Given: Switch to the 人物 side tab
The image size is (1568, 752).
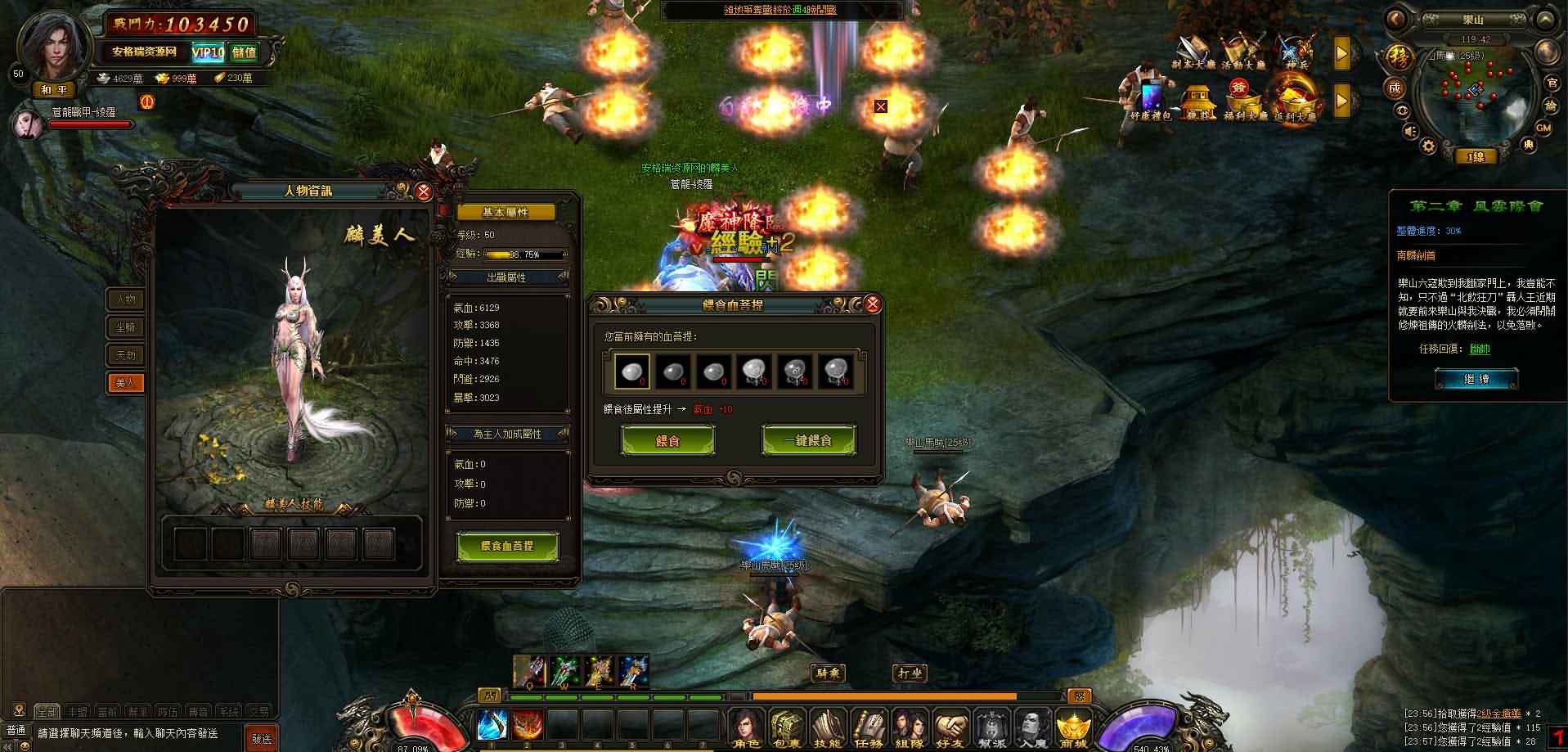Looking at the screenshot, I should point(125,299).
